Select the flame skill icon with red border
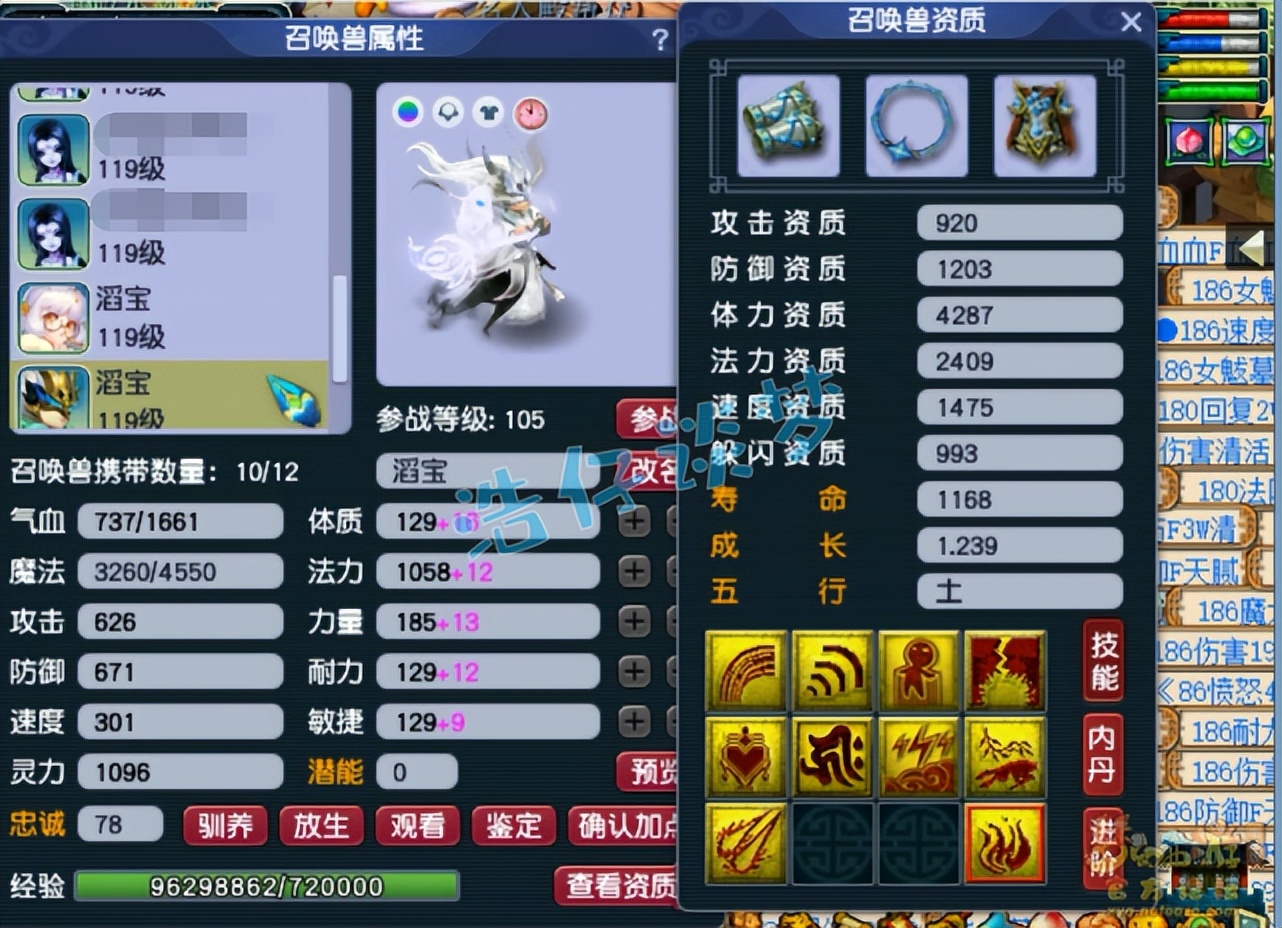The image size is (1282, 928). 1005,843
